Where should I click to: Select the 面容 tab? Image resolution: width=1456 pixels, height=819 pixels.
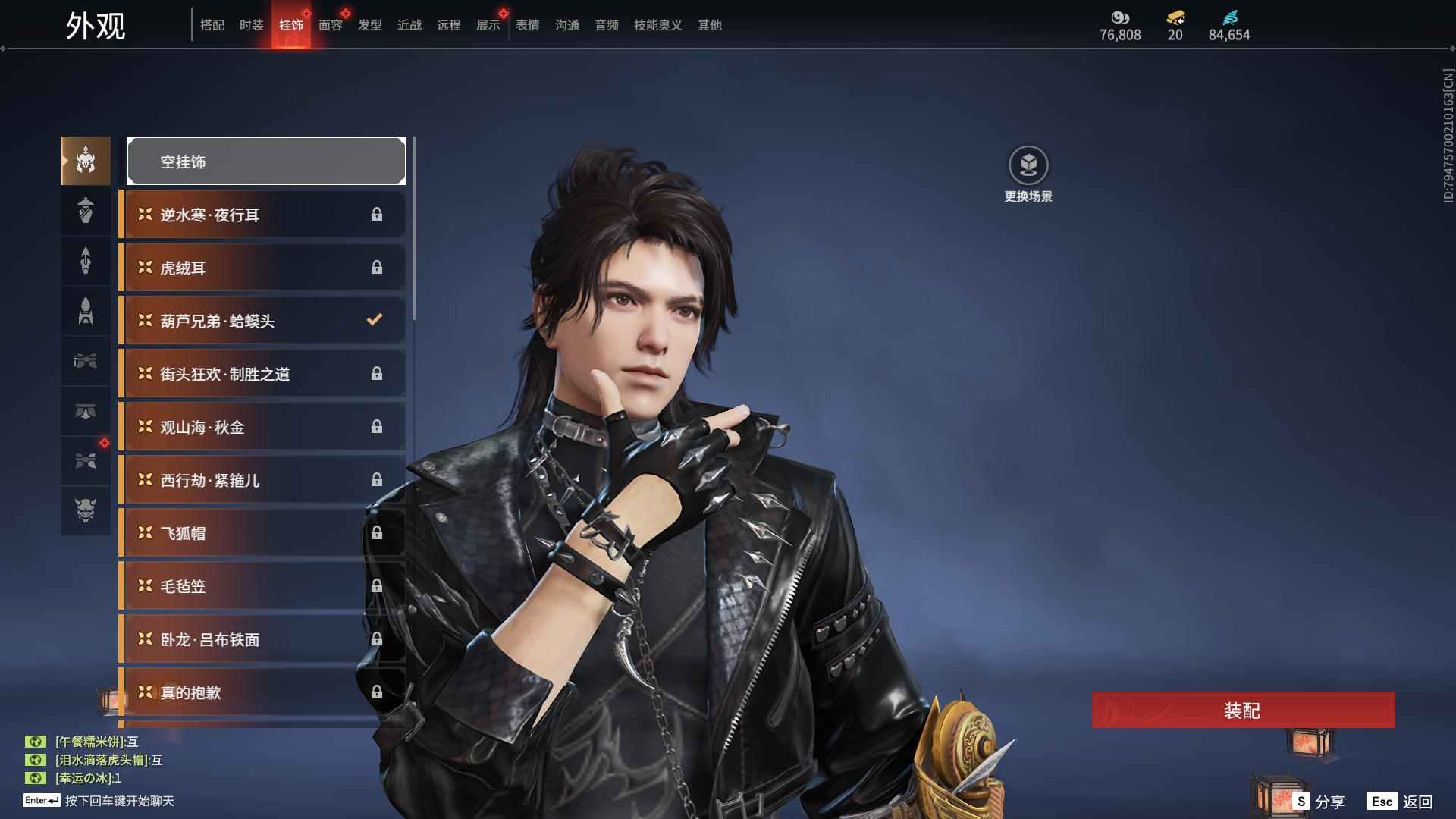(x=330, y=25)
